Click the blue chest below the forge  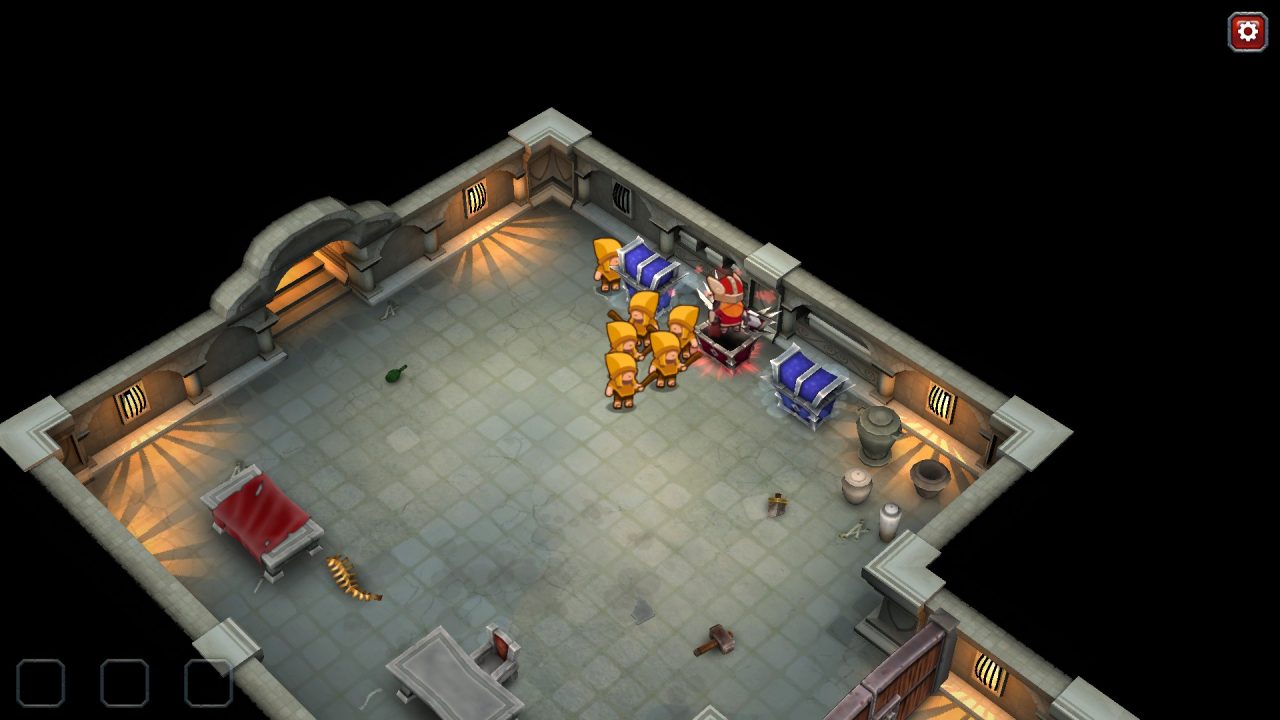click(800, 385)
